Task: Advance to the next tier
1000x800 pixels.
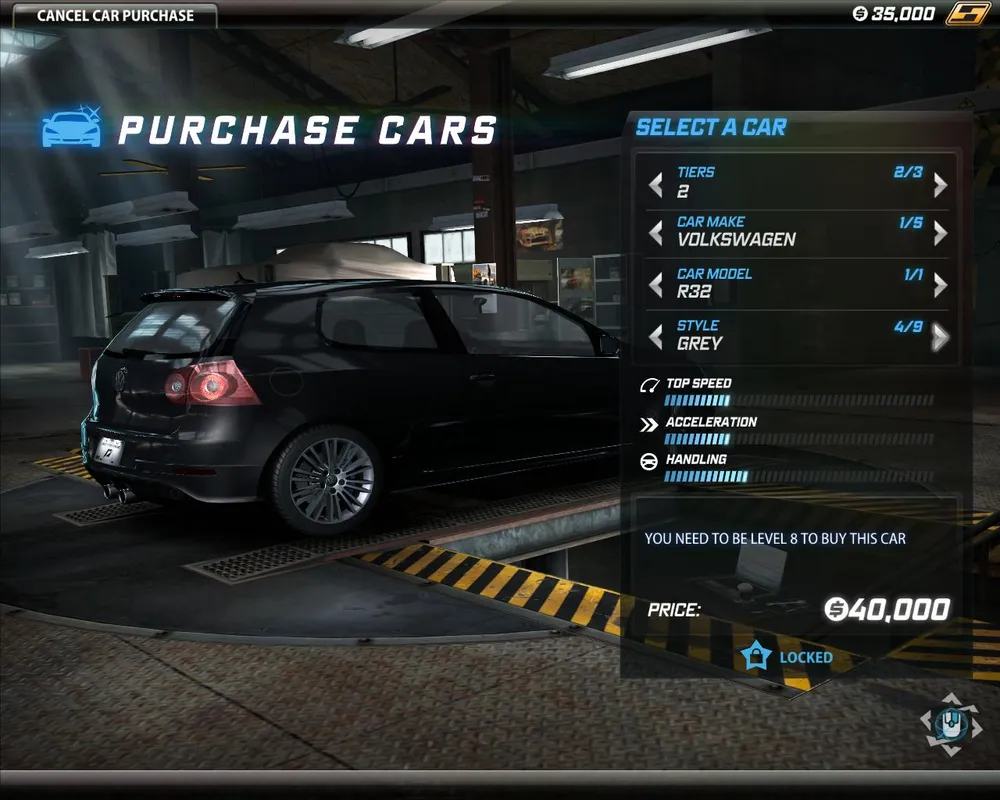Action: pyautogui.click(x=940, y=185)
